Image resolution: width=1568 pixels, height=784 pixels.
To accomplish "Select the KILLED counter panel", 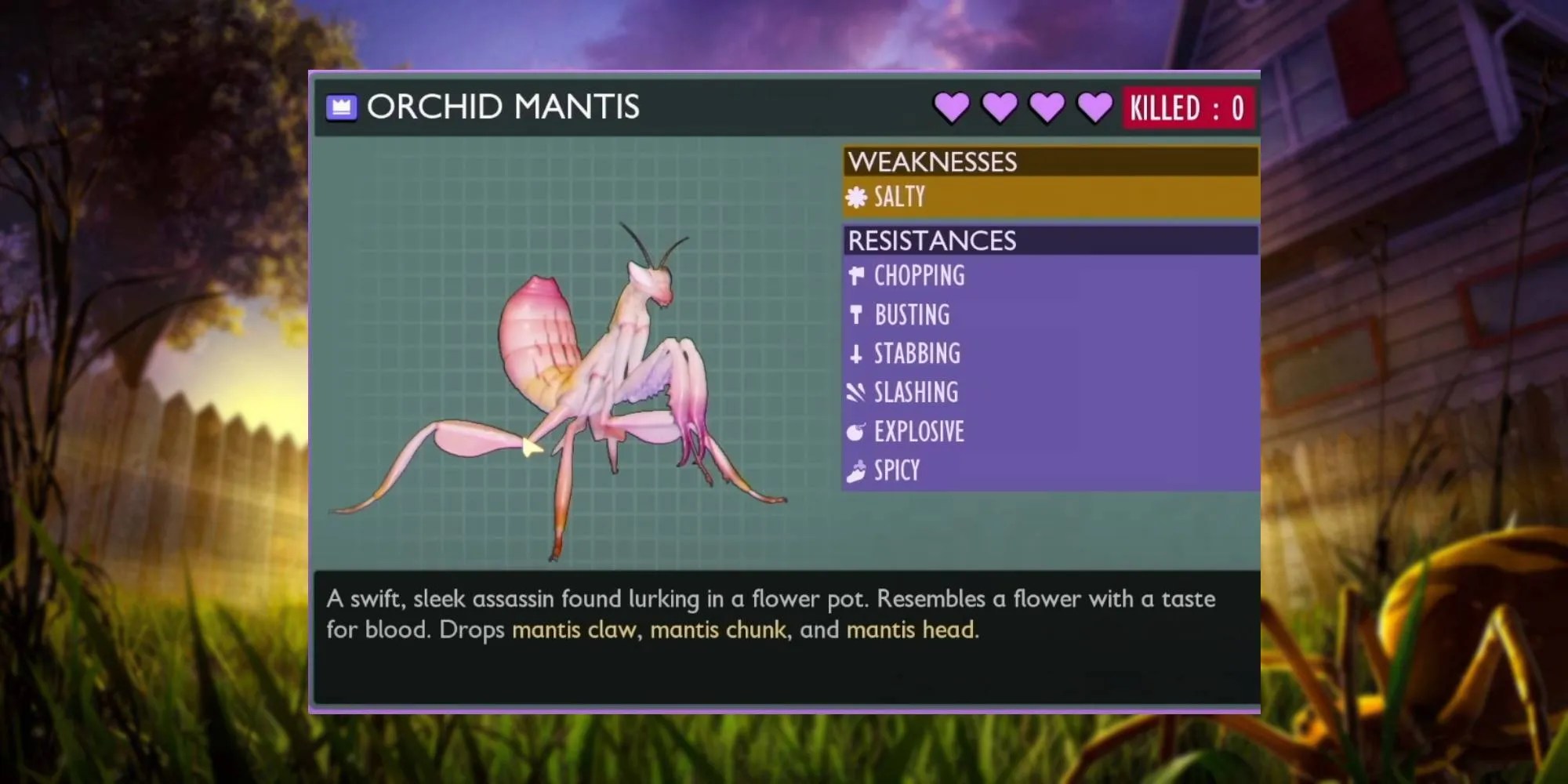I will (x=1189, y=107).
